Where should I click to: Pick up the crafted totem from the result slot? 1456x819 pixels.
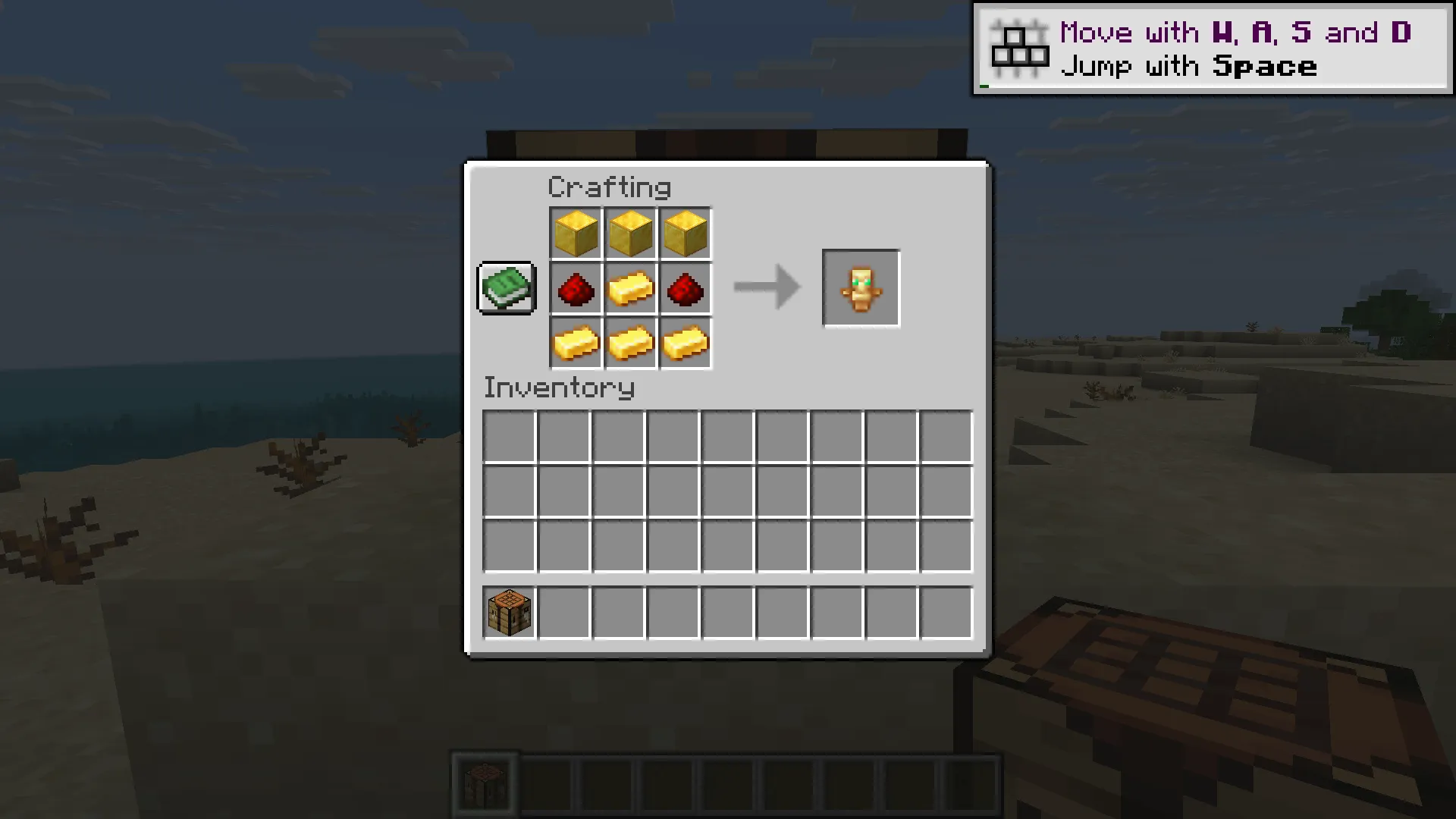point(861,288)
